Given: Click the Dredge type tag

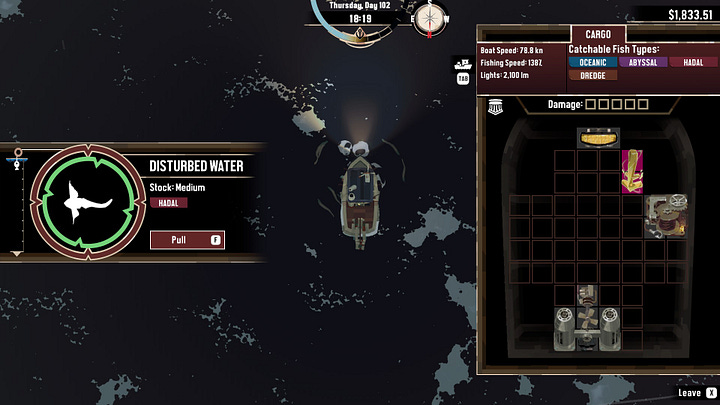Looking at the screenshot, I should click(592, 75).
